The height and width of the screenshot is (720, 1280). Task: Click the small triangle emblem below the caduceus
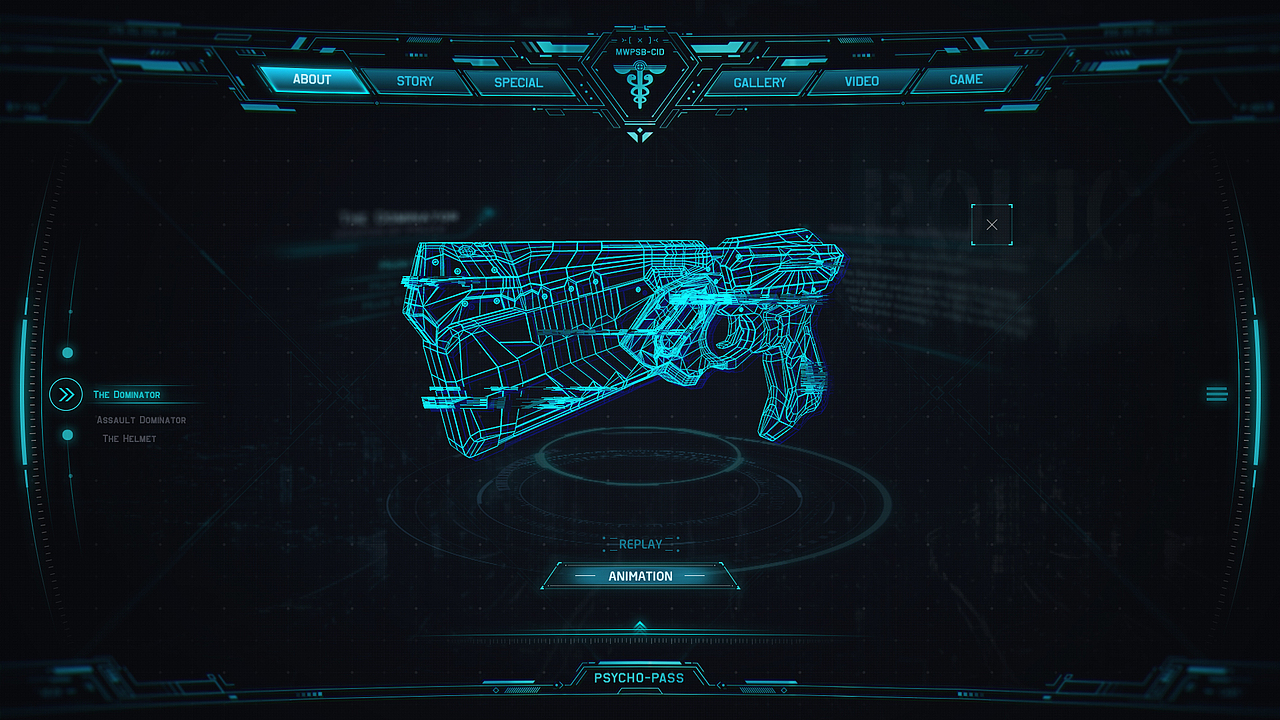(640, 133)
